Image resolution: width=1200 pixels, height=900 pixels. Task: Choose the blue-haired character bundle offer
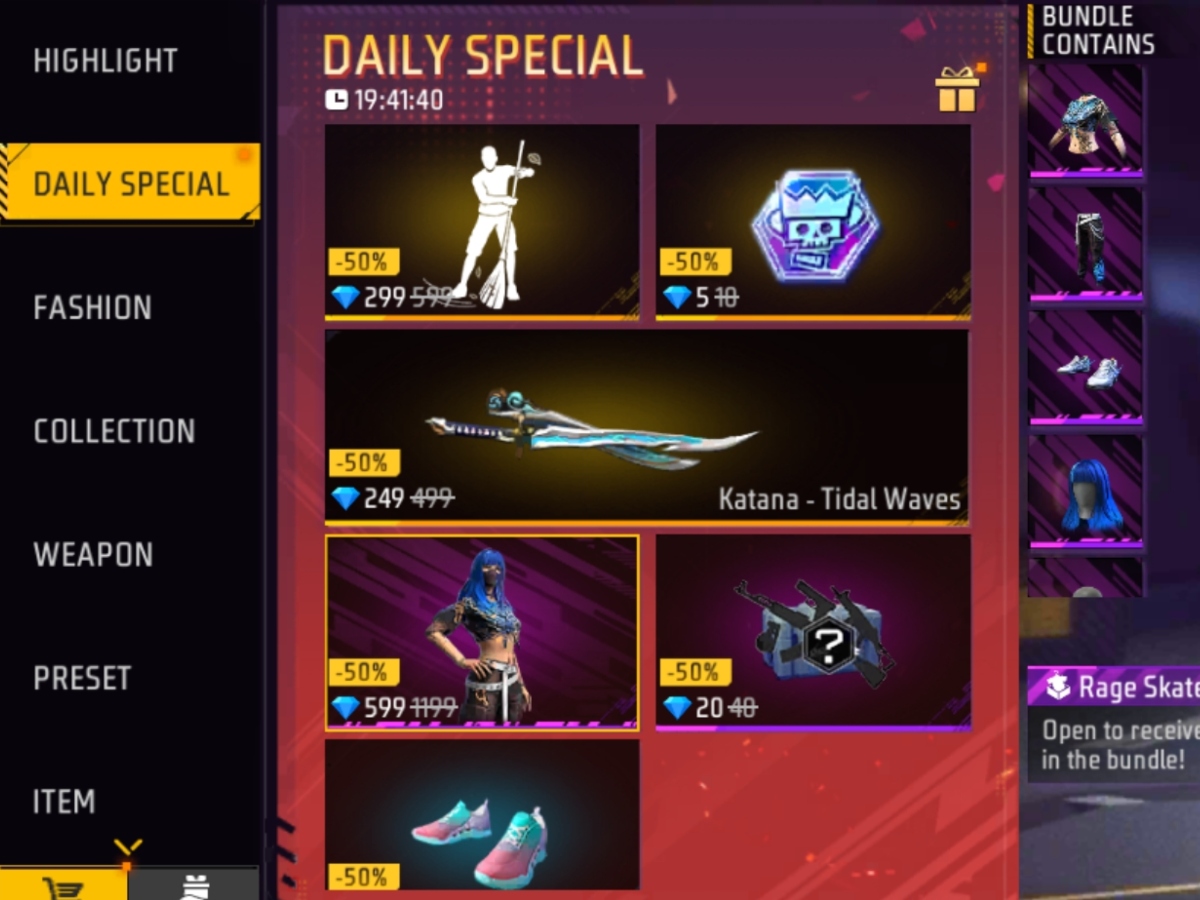(482, 631)
